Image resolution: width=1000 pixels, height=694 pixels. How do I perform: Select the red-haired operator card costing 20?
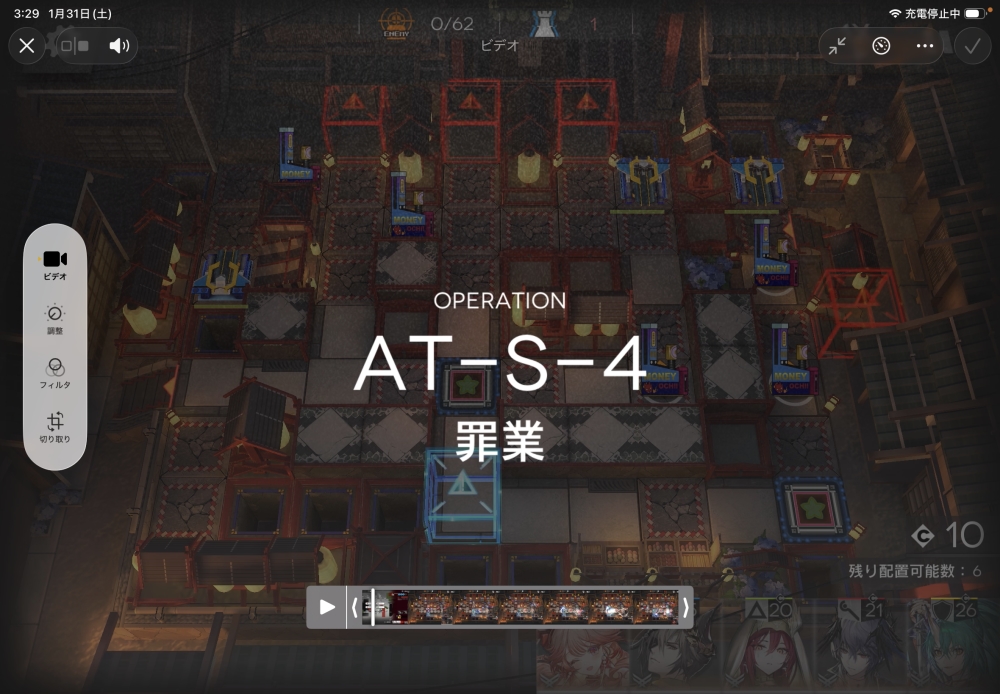tap(768, 648)
